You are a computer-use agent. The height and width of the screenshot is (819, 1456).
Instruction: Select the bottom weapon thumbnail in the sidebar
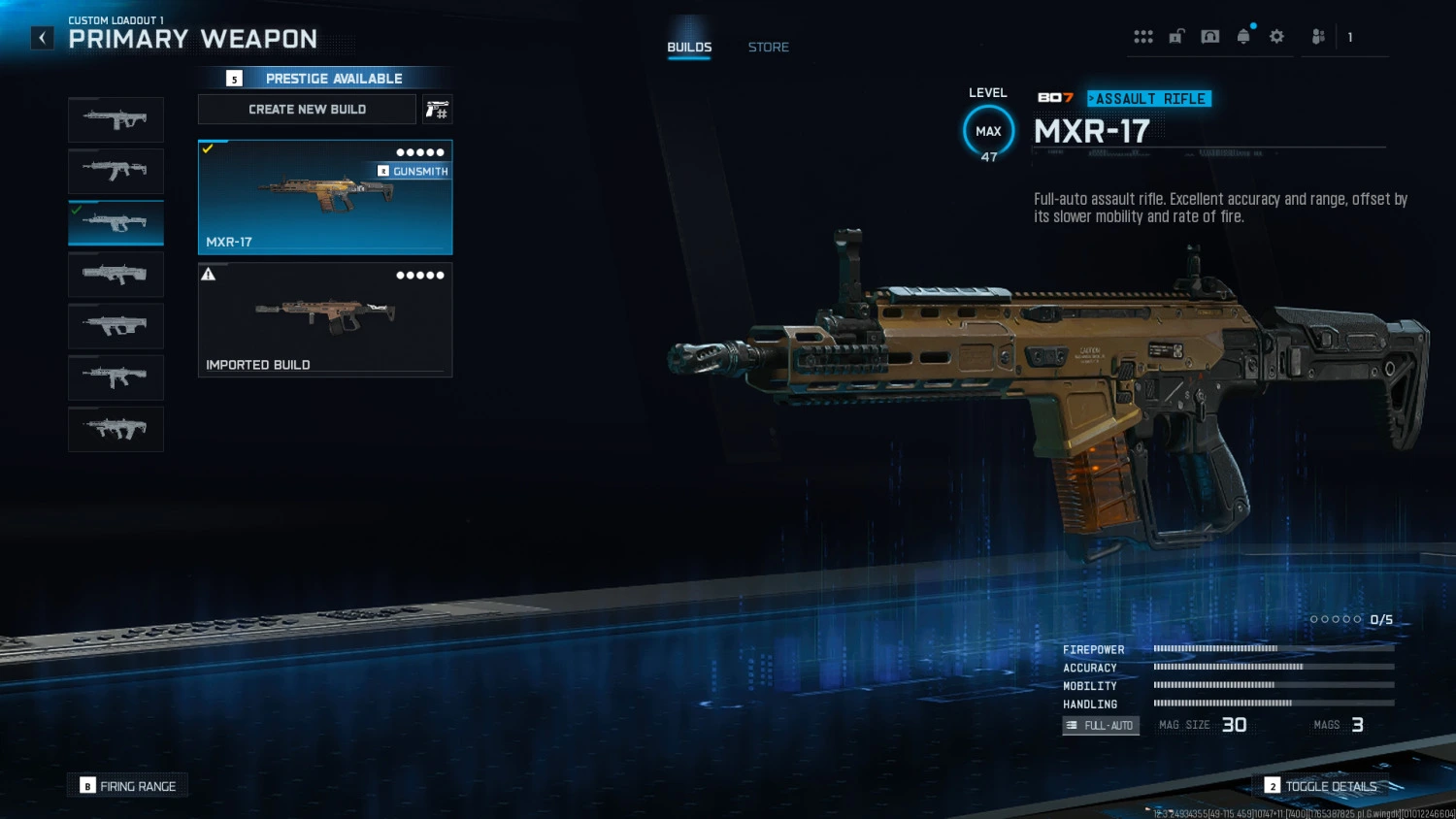point(116,429)
